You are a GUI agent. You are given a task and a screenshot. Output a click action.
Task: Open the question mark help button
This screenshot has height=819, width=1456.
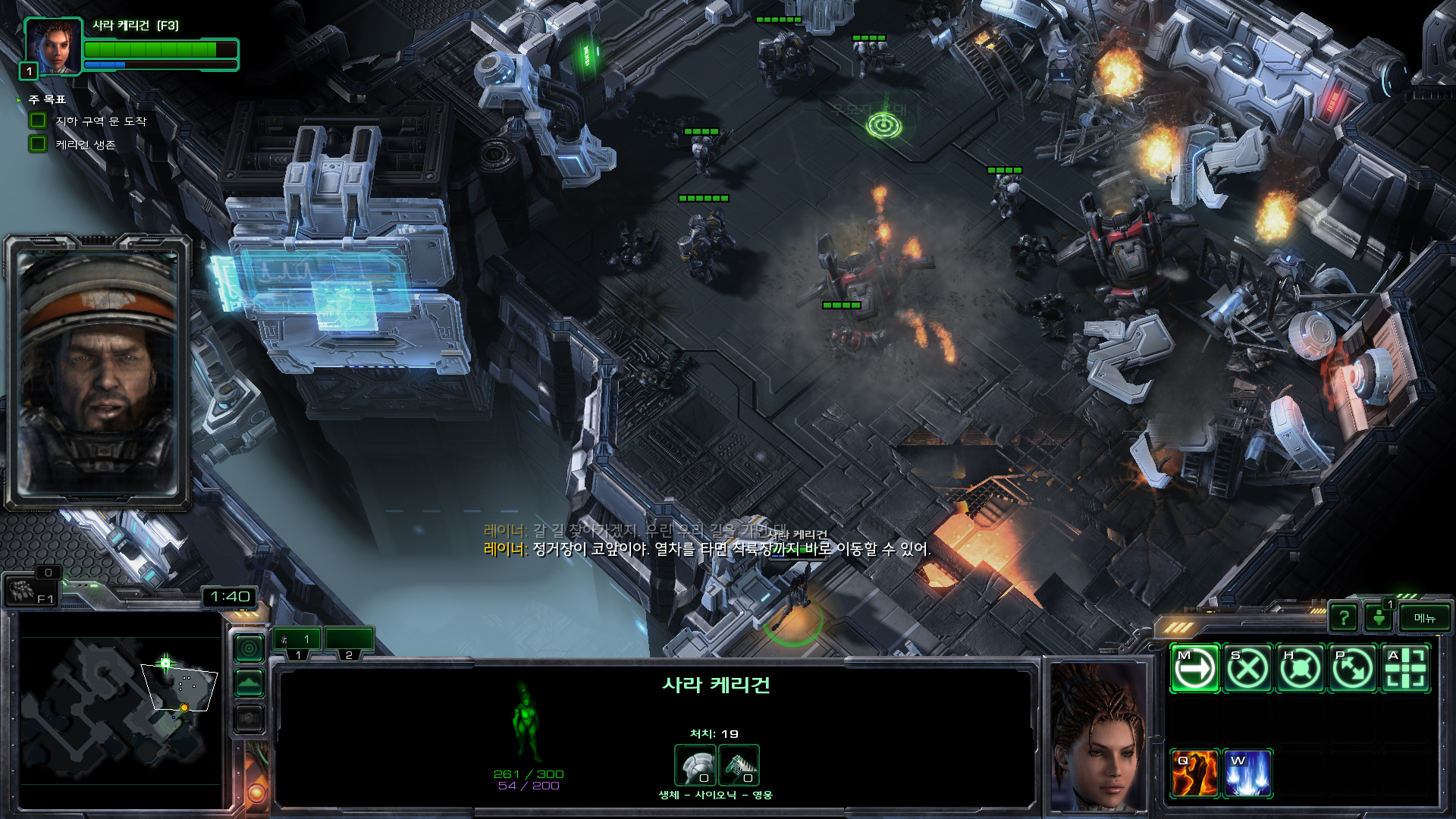point(1344,618)
